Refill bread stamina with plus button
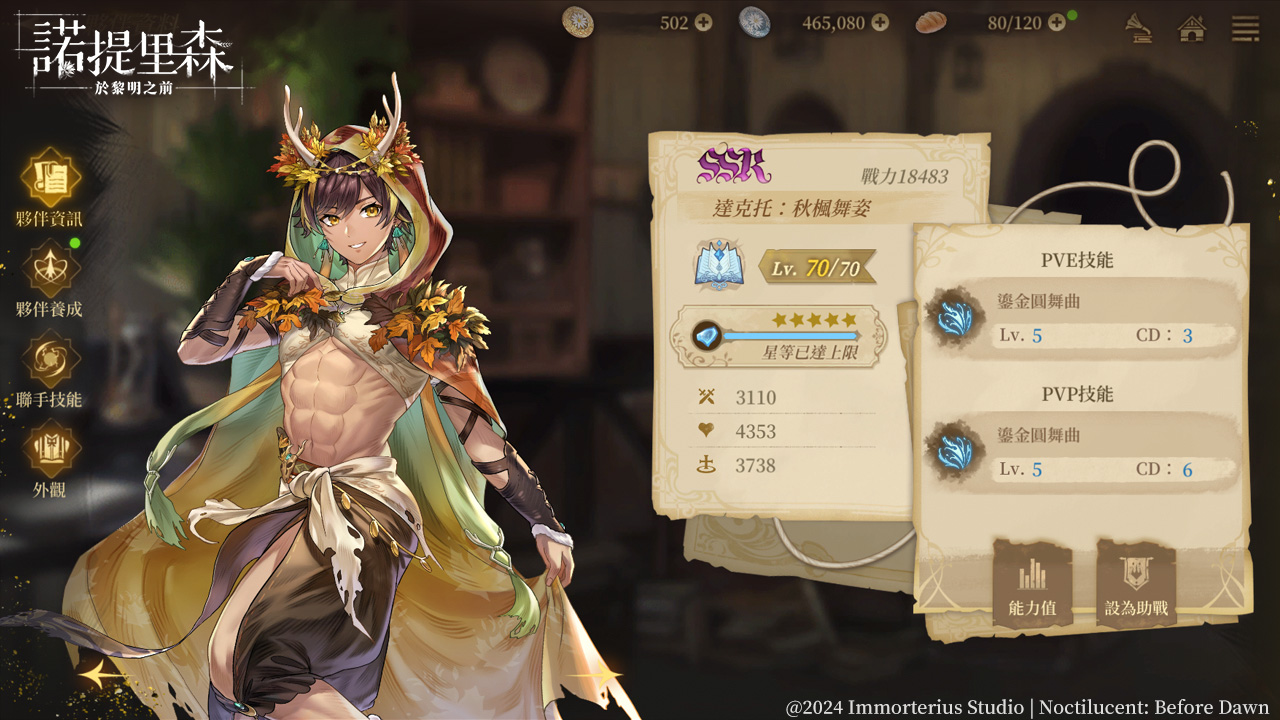The width and height of the screenshot is (1280, 720). point(1057,22)
